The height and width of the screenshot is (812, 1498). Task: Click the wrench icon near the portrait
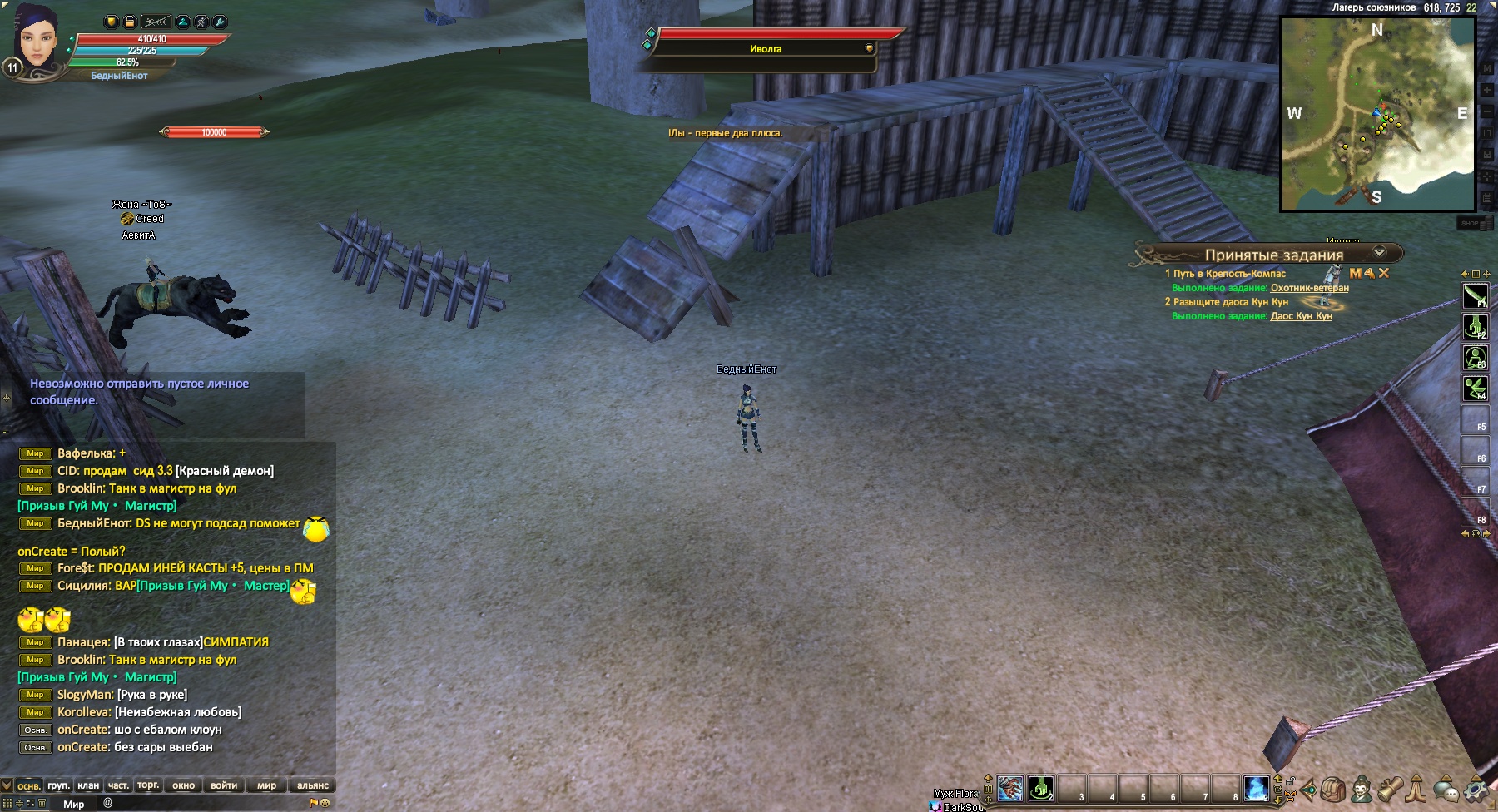(x=220, y=22)
